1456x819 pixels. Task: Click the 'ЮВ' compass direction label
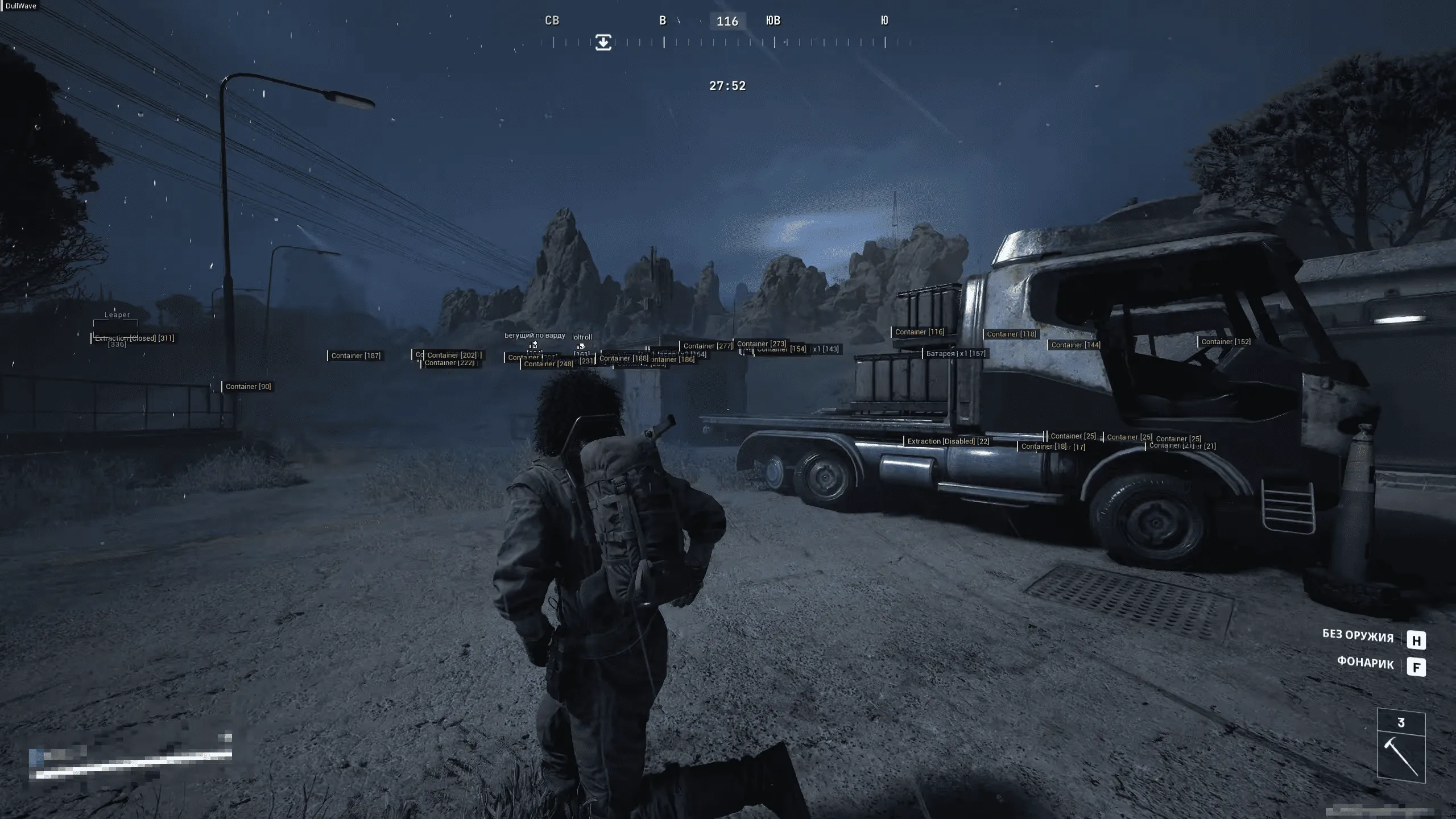pyautogui.click(x=773, y=21)
